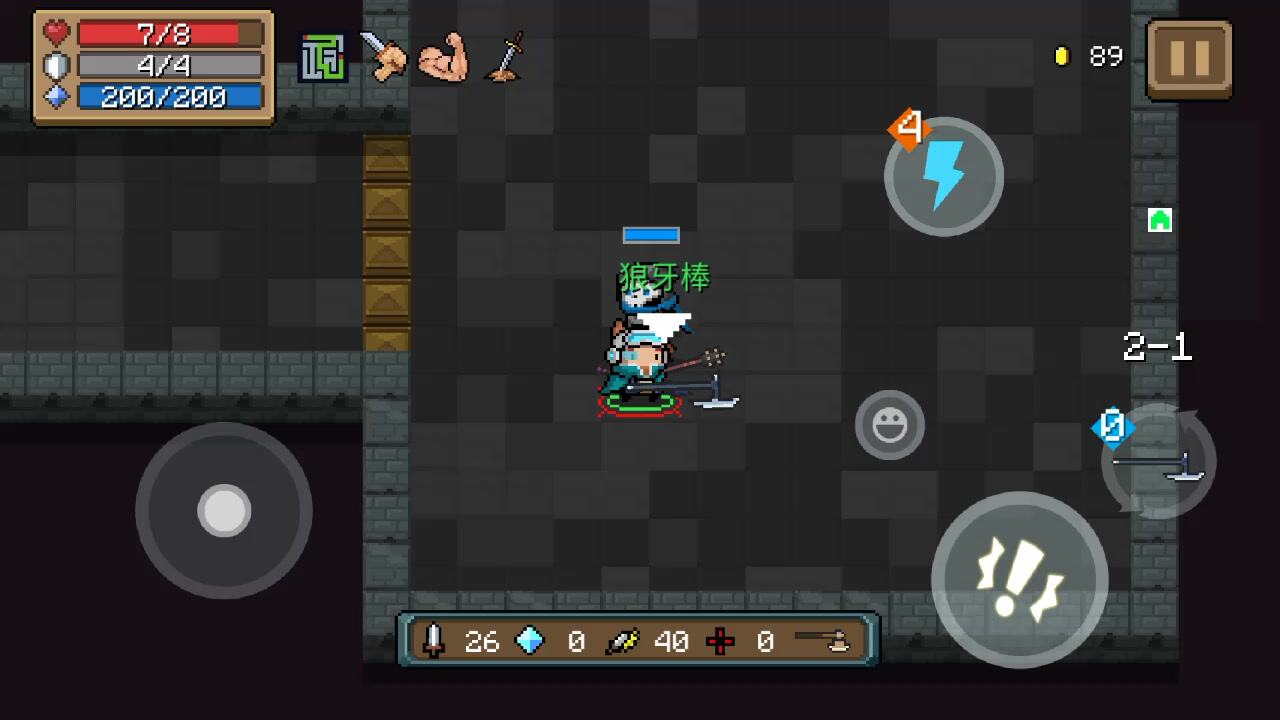This screenshot has width=1280, height=720.
Task: Select the sword in stone buff icon
Action: pyautogui.click(x=505, y=58)
